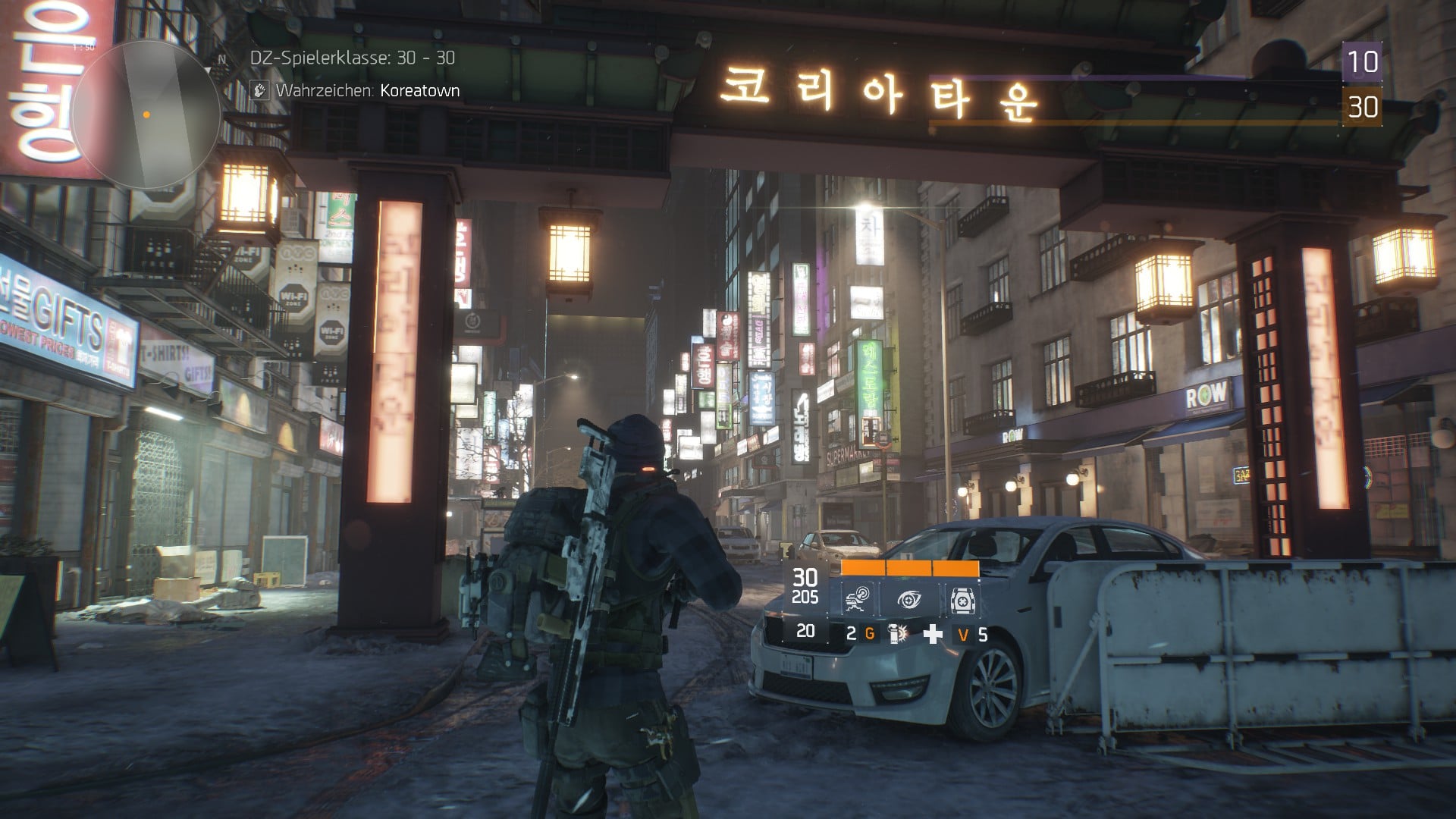Trigger the signature skill icon
The height and width of the screenshot is (819, 1456).
[x=962, y=600]
